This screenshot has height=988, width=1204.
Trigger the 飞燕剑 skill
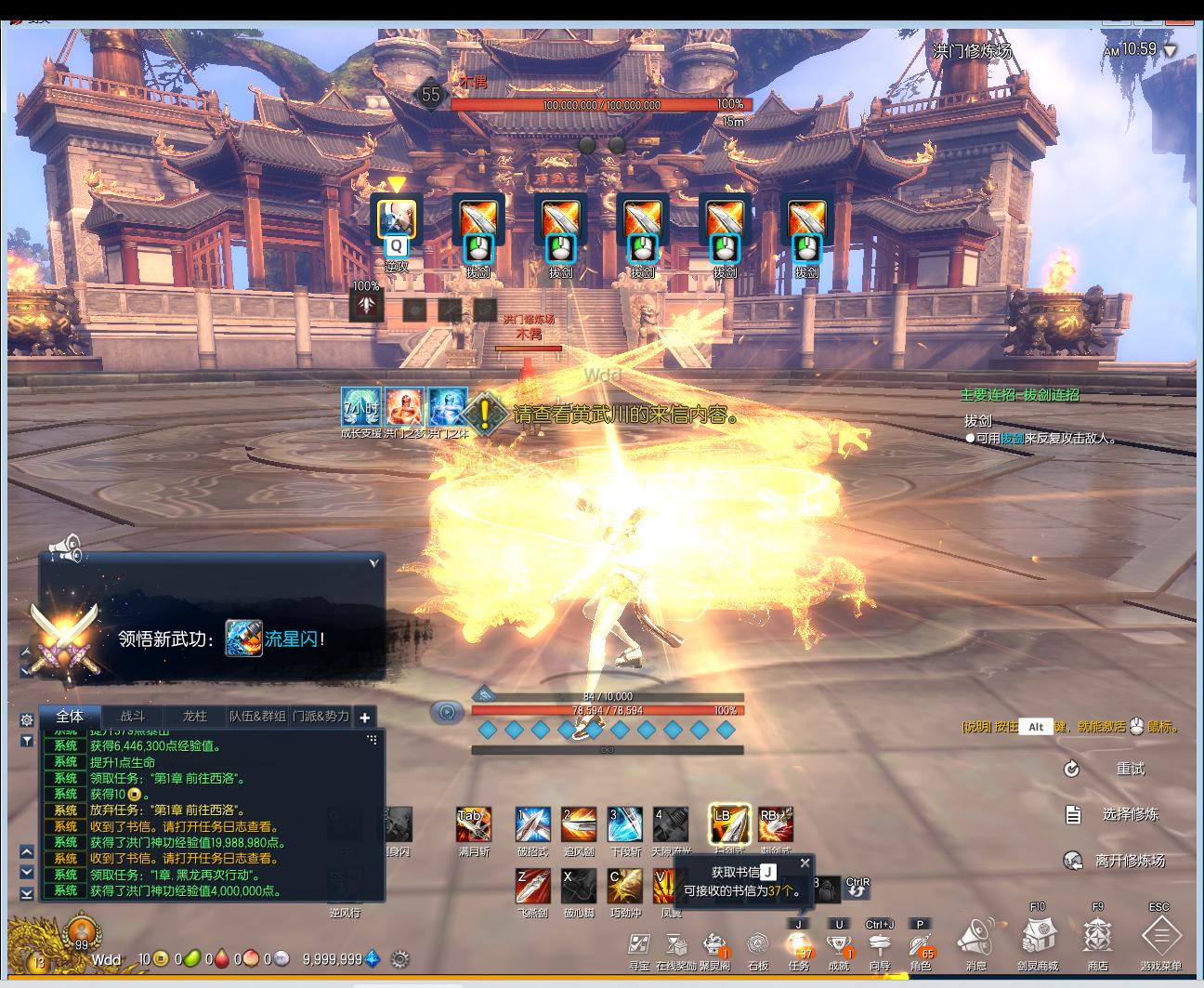532,887
